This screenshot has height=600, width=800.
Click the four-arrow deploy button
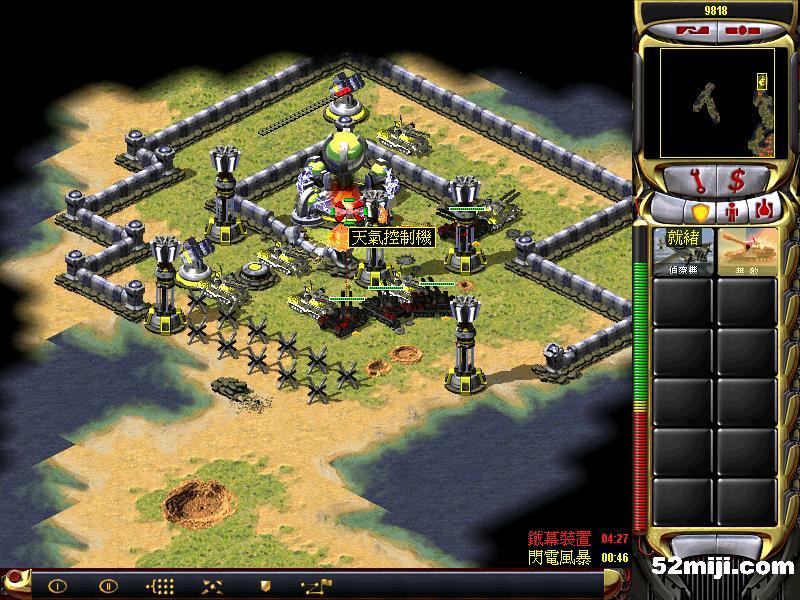pos(212,585)
